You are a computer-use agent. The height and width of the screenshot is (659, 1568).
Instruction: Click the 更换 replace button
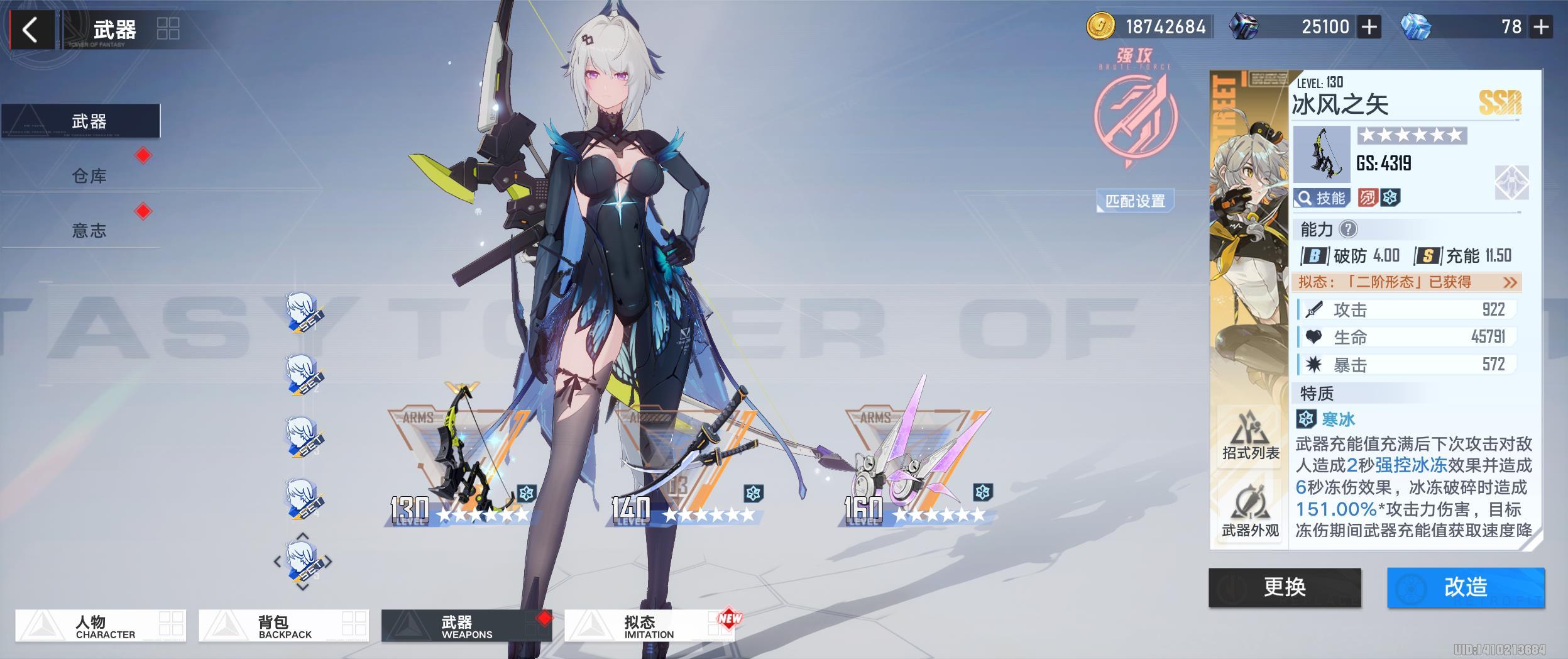tap(1285, 587)
